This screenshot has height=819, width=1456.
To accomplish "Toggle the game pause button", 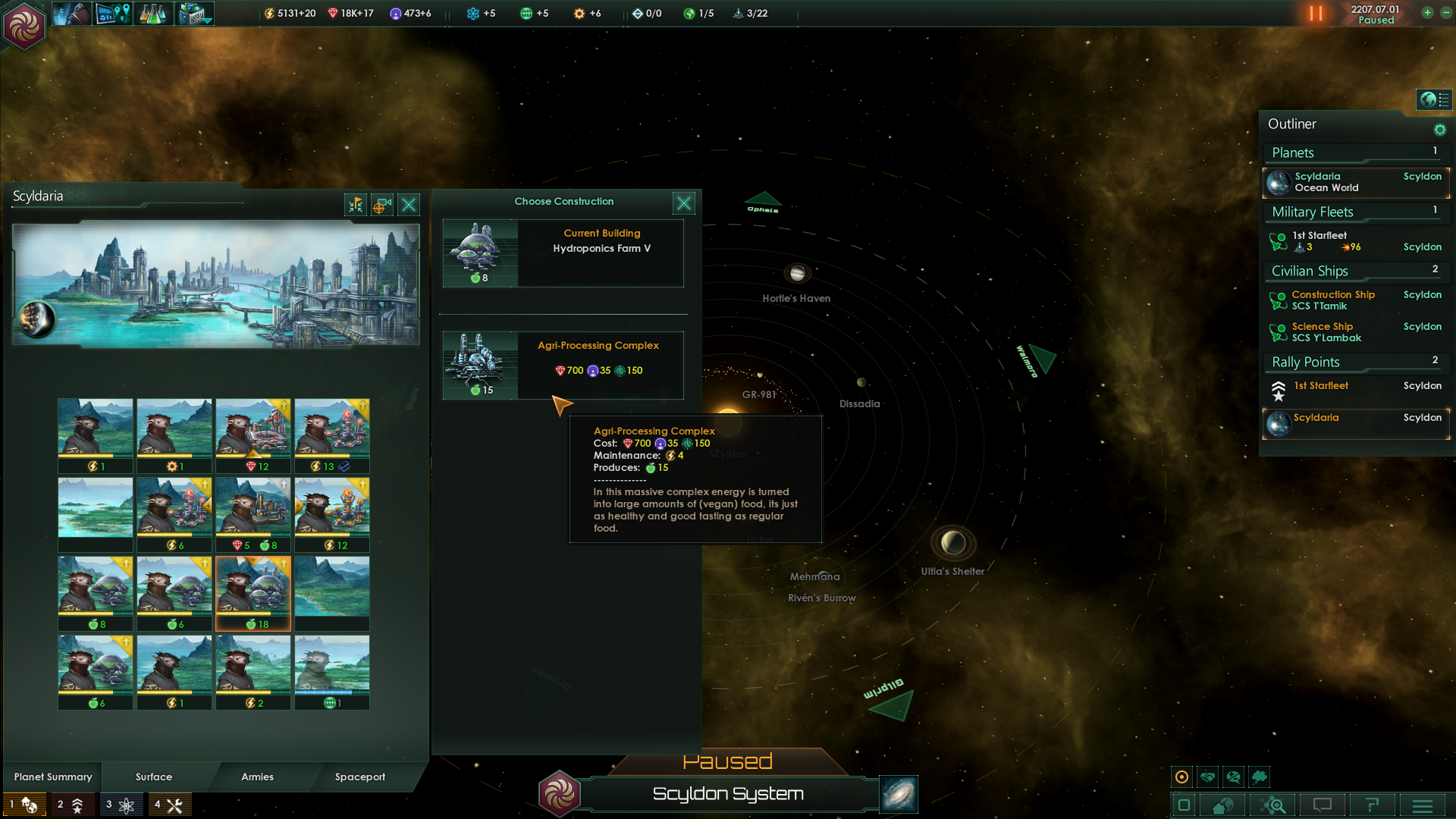I will (1316, 14).
